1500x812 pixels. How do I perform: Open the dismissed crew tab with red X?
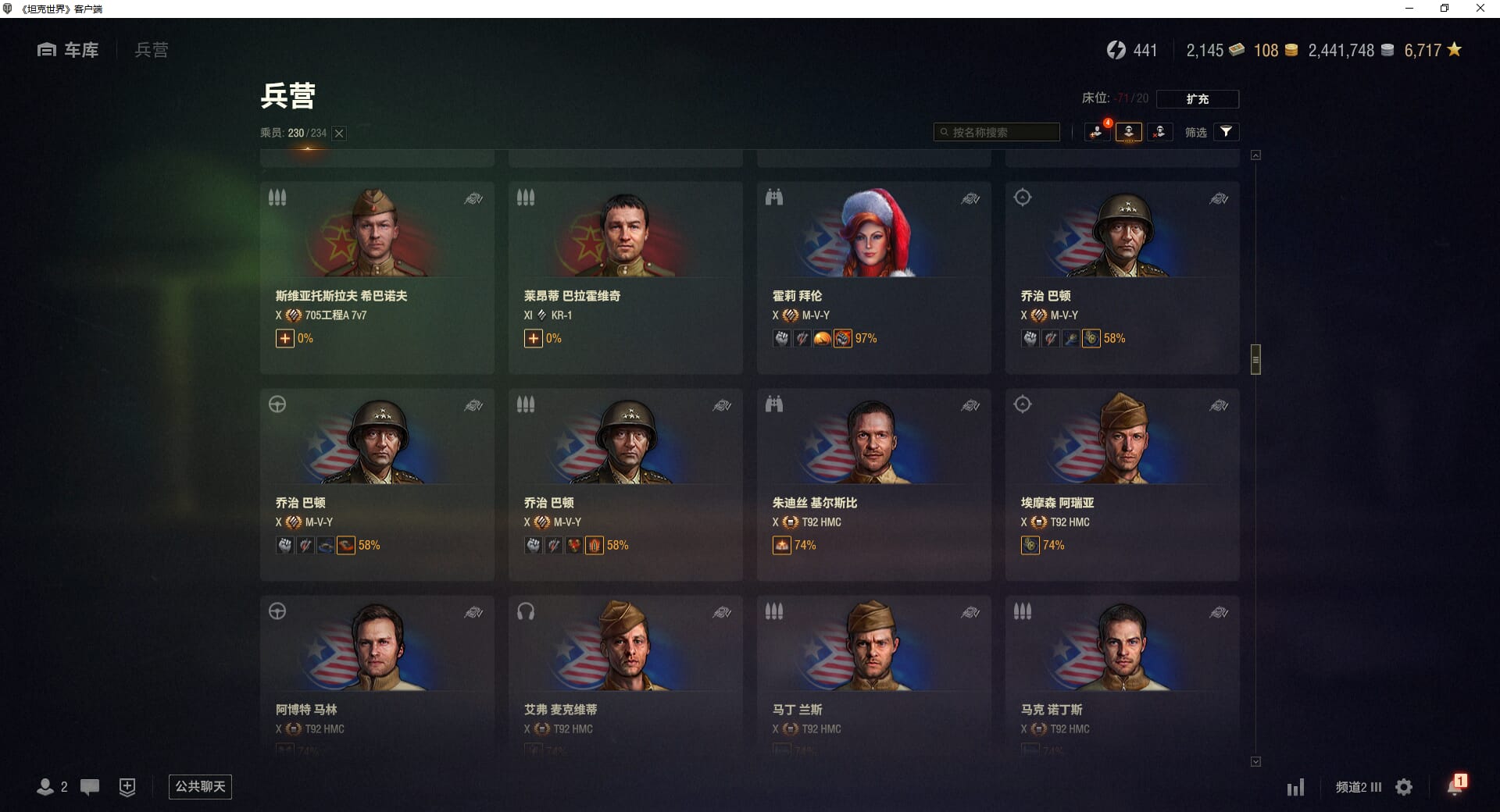[1159, 132]
